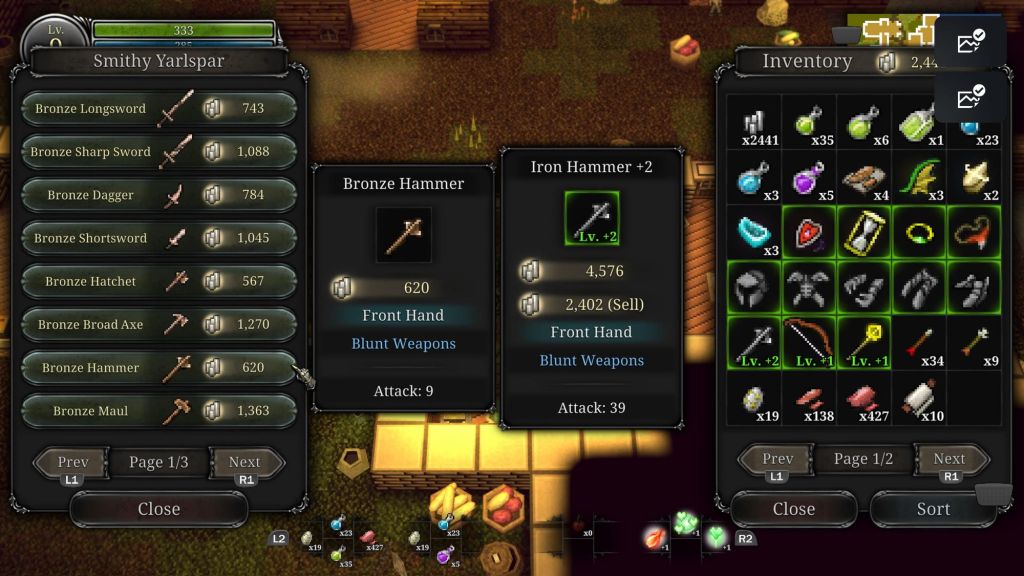Select Bronze Longsword in the shop list
This screenshot has width=1024, height=576.
click(x=158, y=109)
